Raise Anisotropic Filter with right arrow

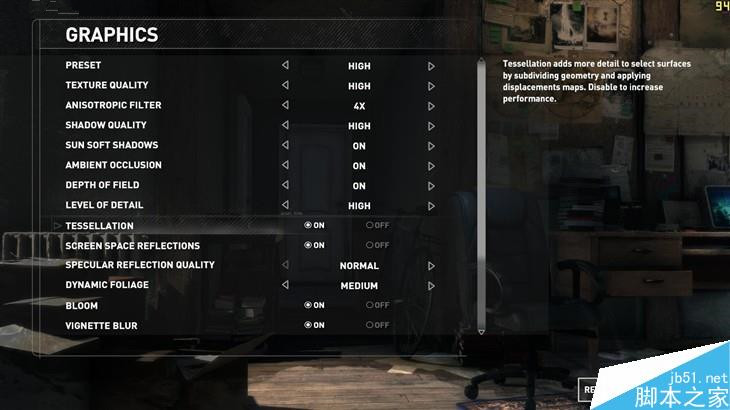coord(431,106)
